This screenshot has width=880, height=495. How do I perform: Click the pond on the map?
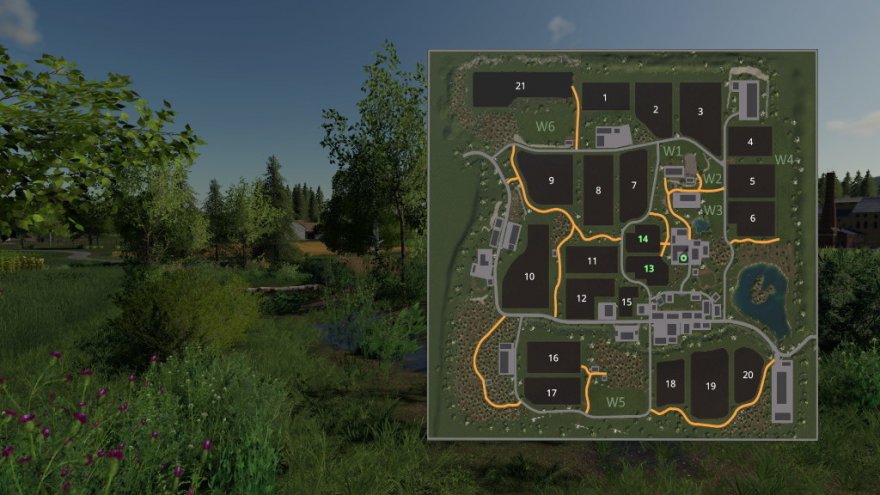pyautogui.click(x=762, y=298)
